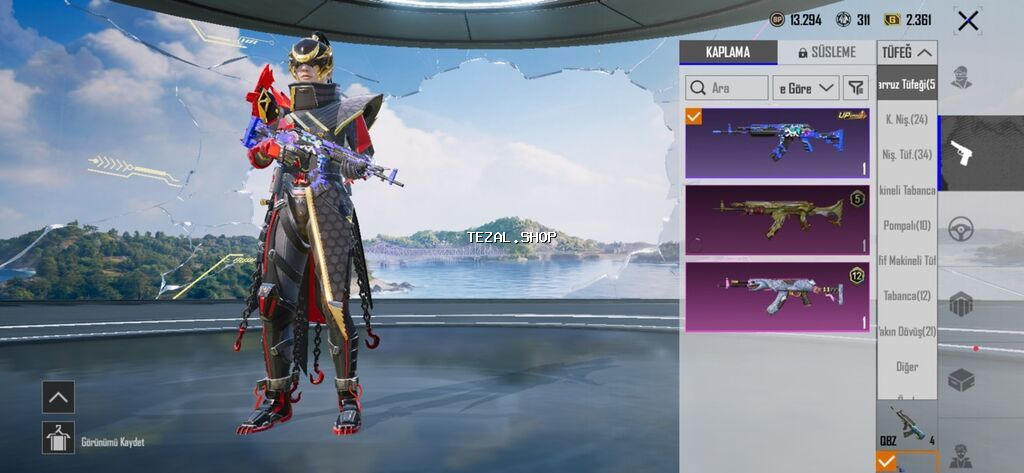
Task: Select the QBZ weapon tile
Action: click(x=907, y=425)
